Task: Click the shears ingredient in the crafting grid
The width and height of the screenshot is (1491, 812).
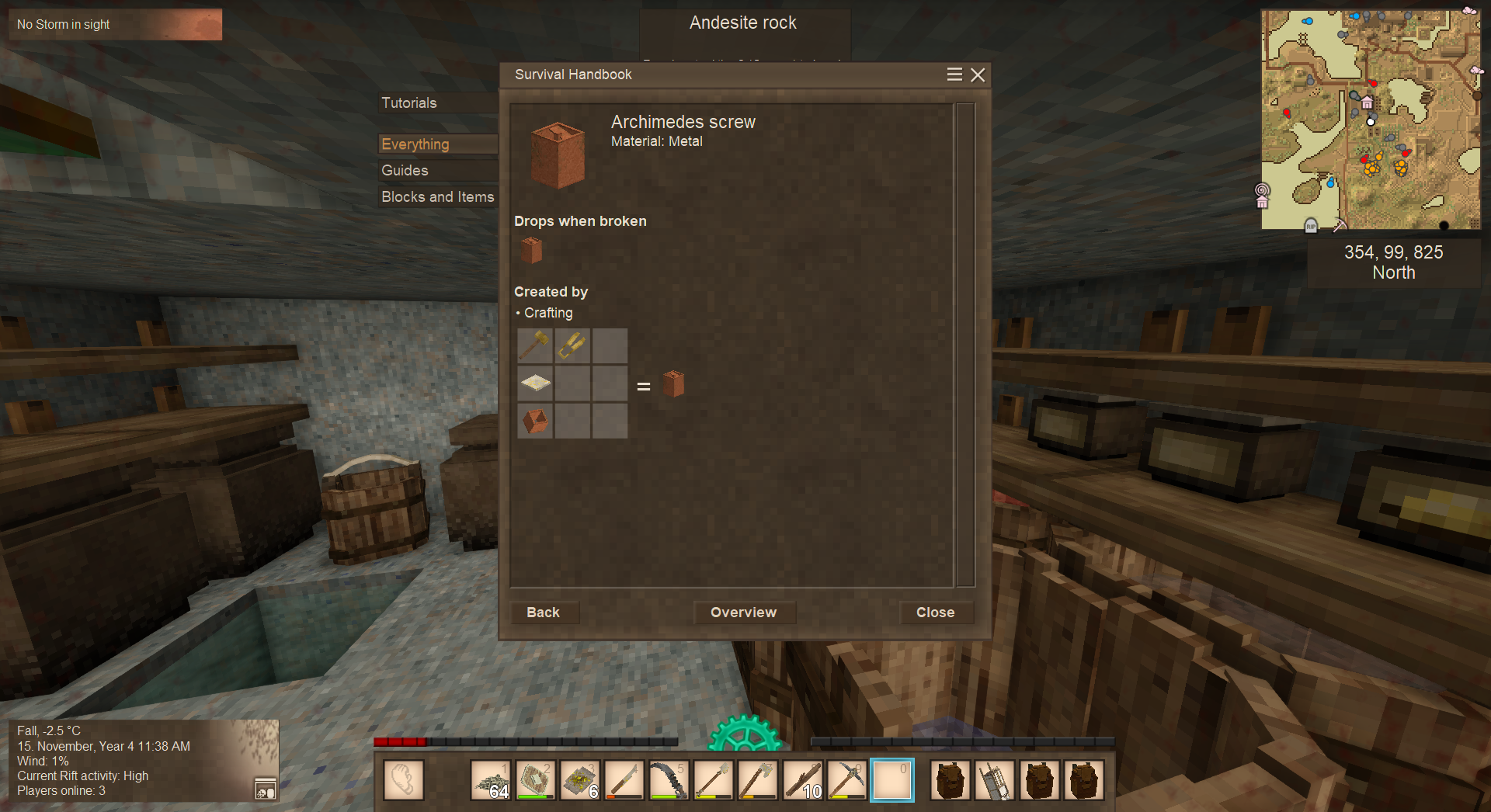Action: tap(572, 345)
